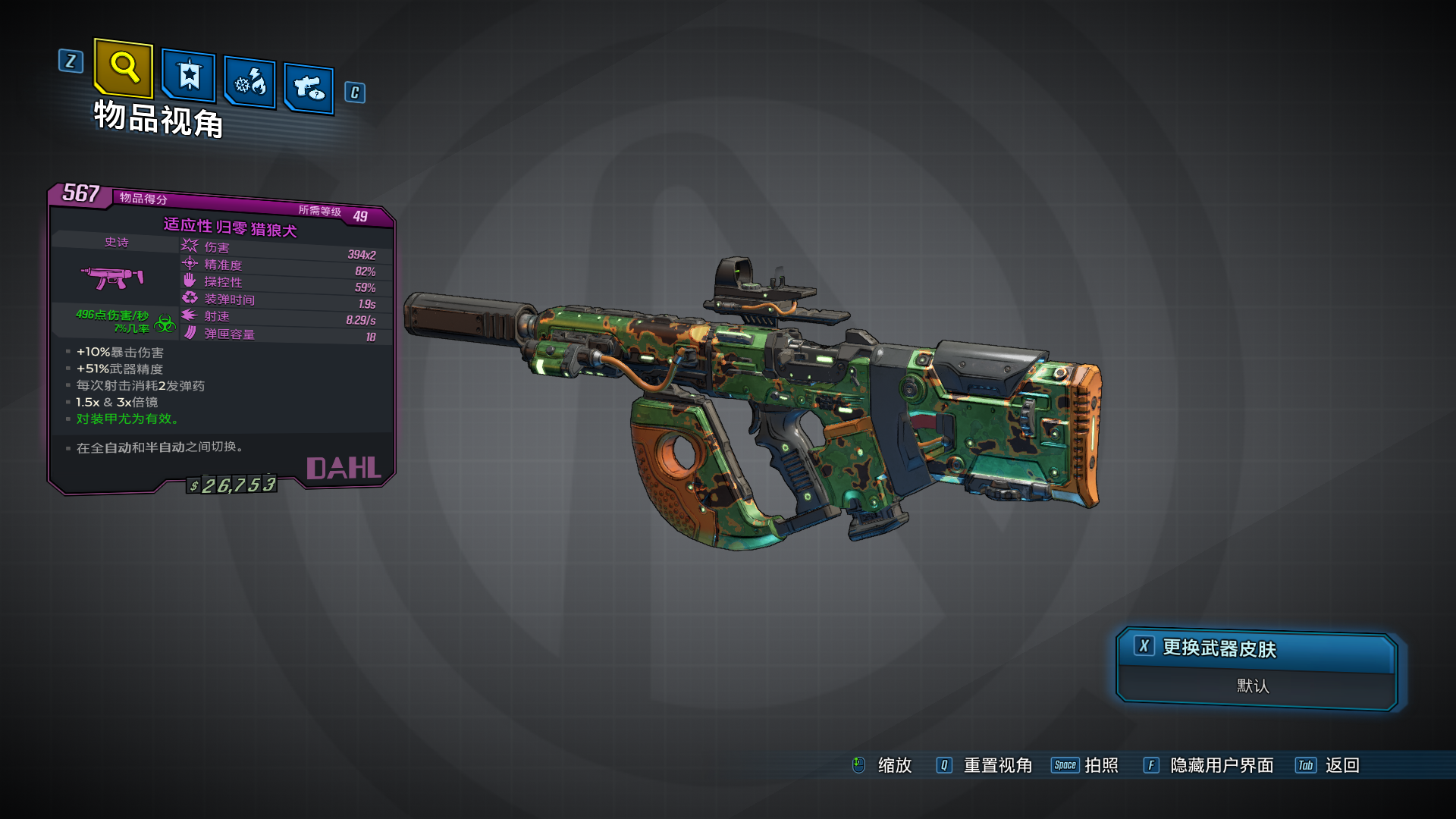Switch to the star badge tab
Screen dimensions: 1456x819
(189, 76)
